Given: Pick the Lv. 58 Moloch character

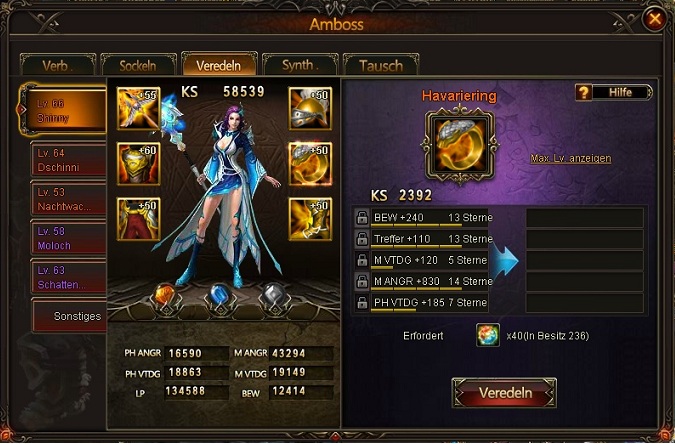Looking at the screenshot, I should (x=63, y=238).
